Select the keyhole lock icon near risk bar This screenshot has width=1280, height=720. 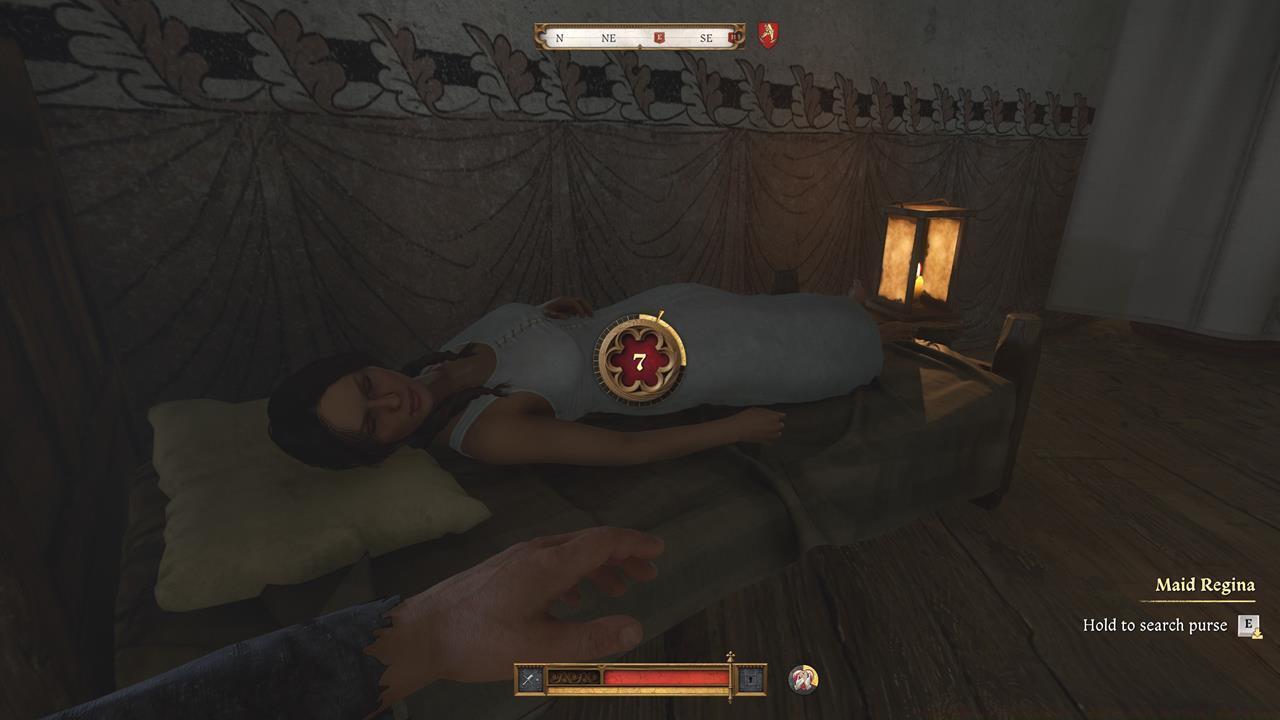click(x=750, y=679)
